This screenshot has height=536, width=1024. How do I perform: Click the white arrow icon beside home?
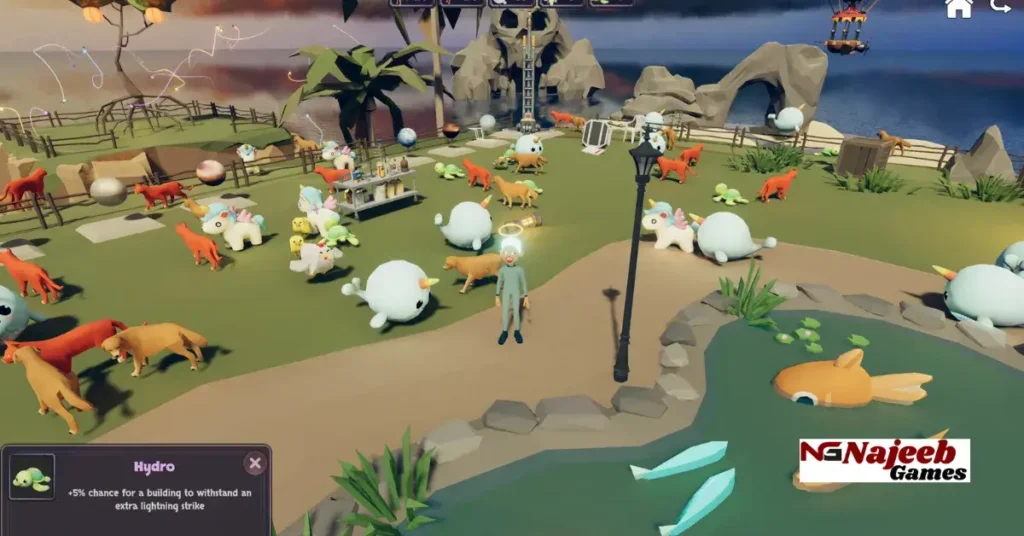click(x=1000, y=7)
